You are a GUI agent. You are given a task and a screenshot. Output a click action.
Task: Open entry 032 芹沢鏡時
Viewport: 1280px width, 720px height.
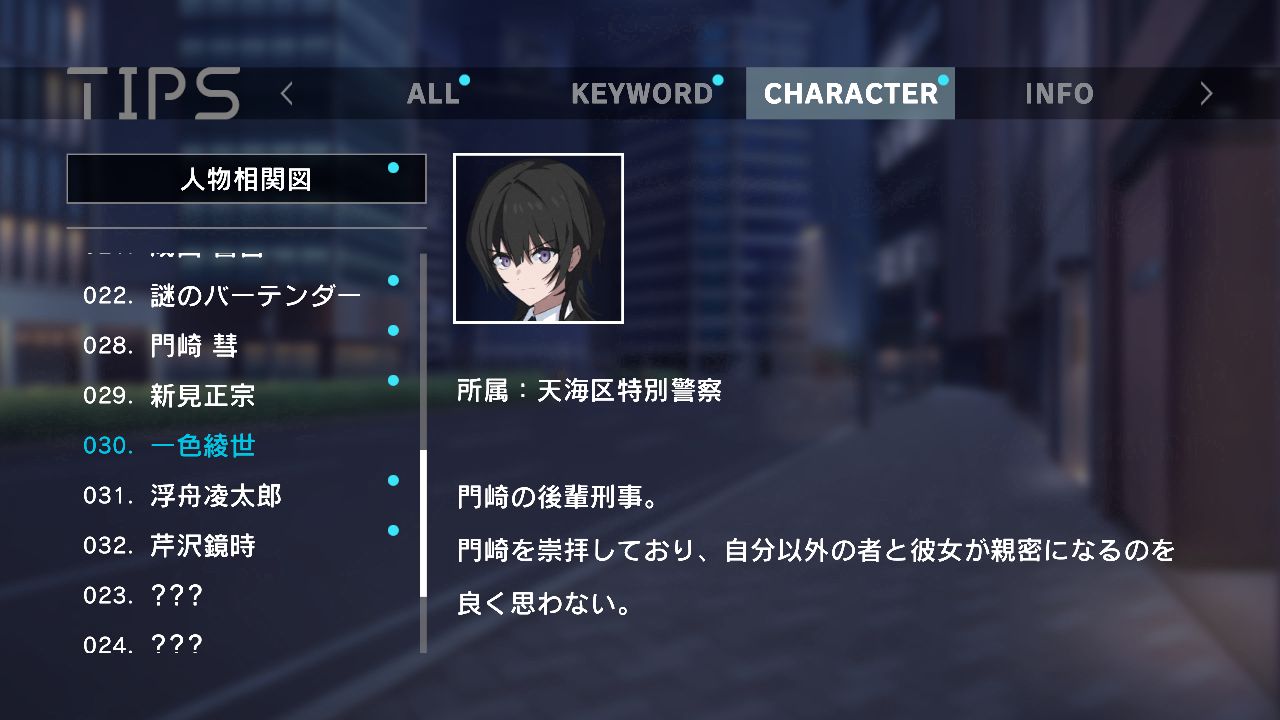[202, 546]
